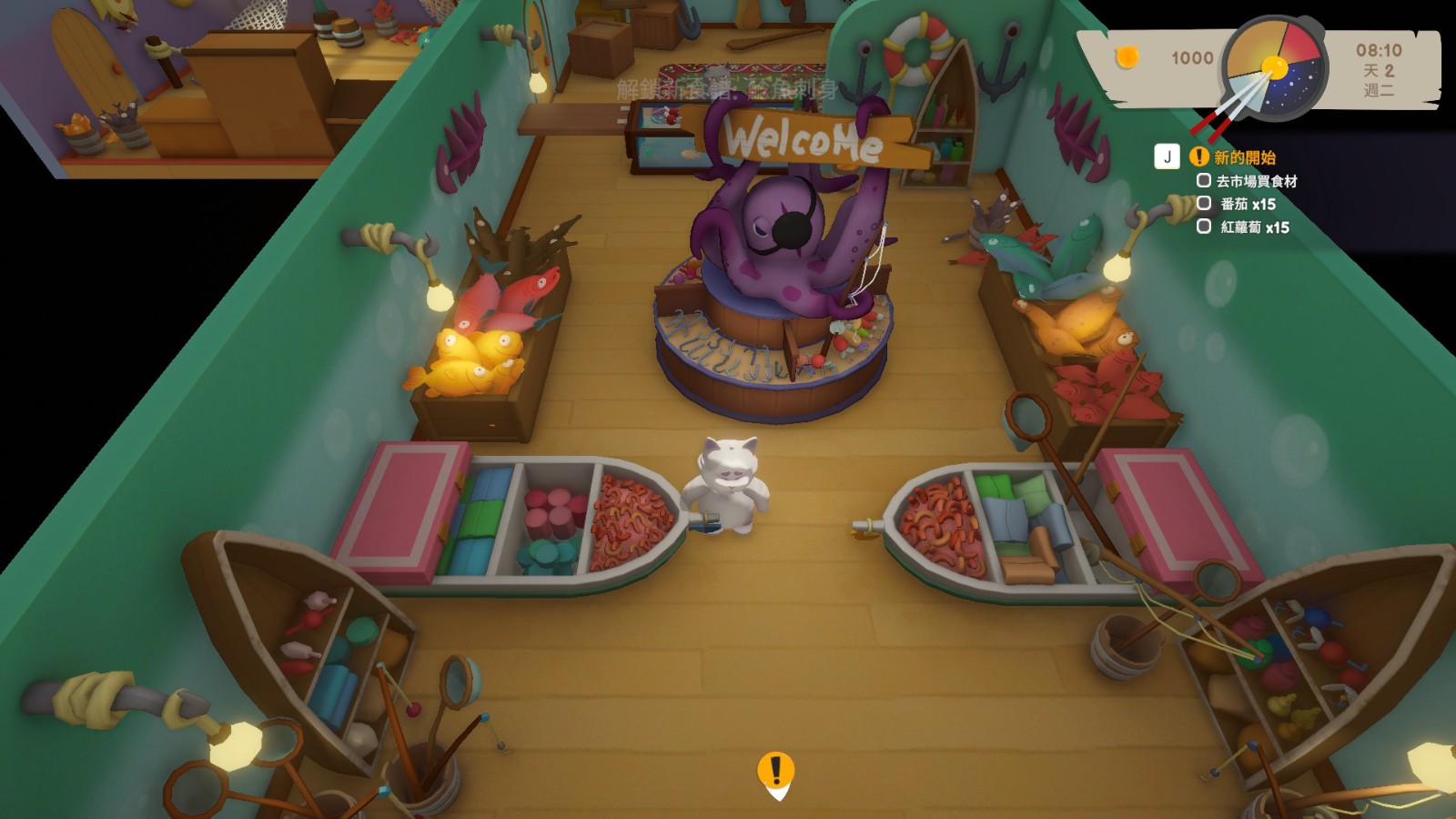The width and height of the screenshot is (1456, 819).
Task: Open the 新的開始 quest tracker title
Action: 1244,157
